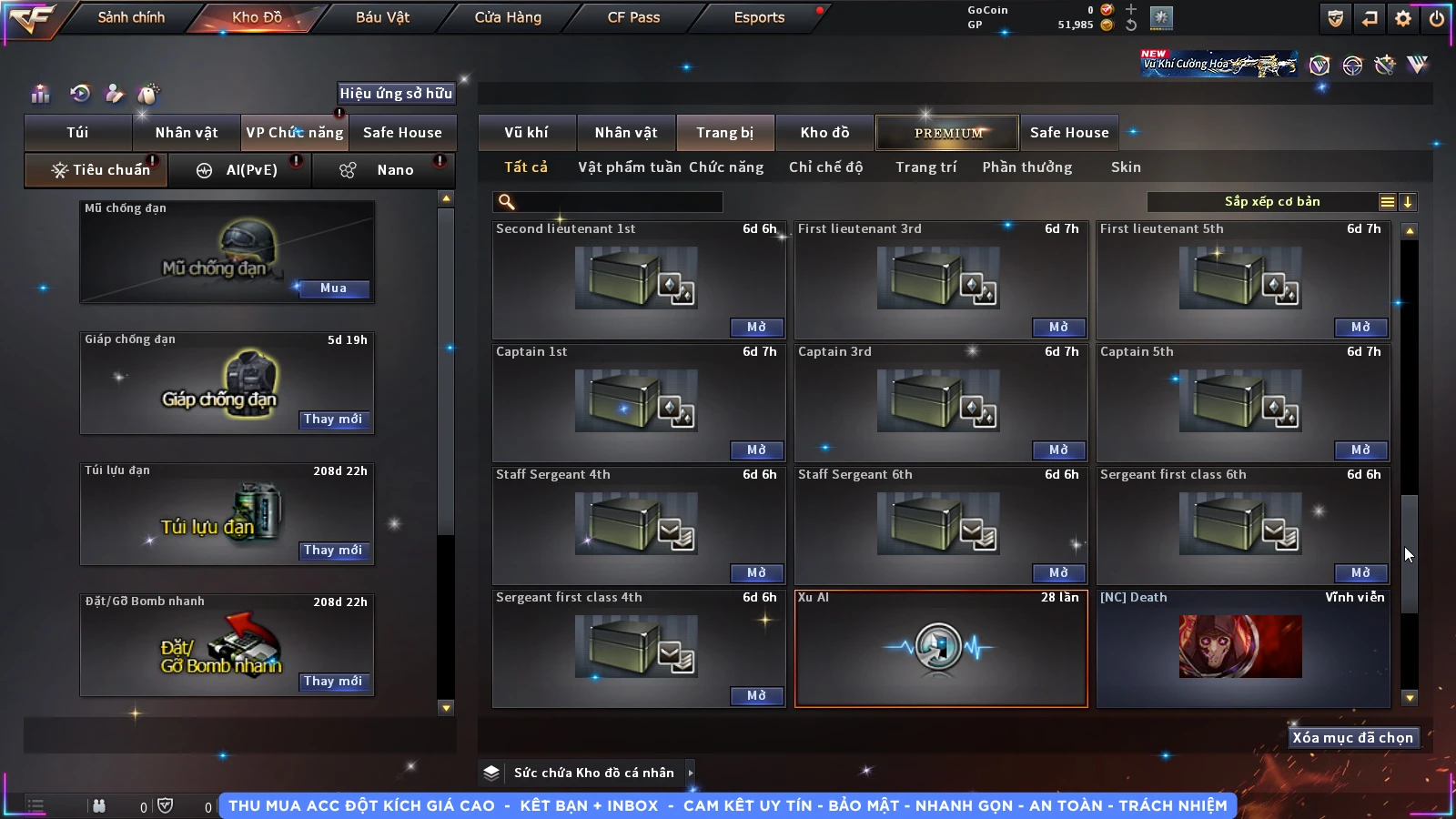This screenshot has height=819, width=1456.
Task: Go to the Esports tab
Action: coord(759,17)
